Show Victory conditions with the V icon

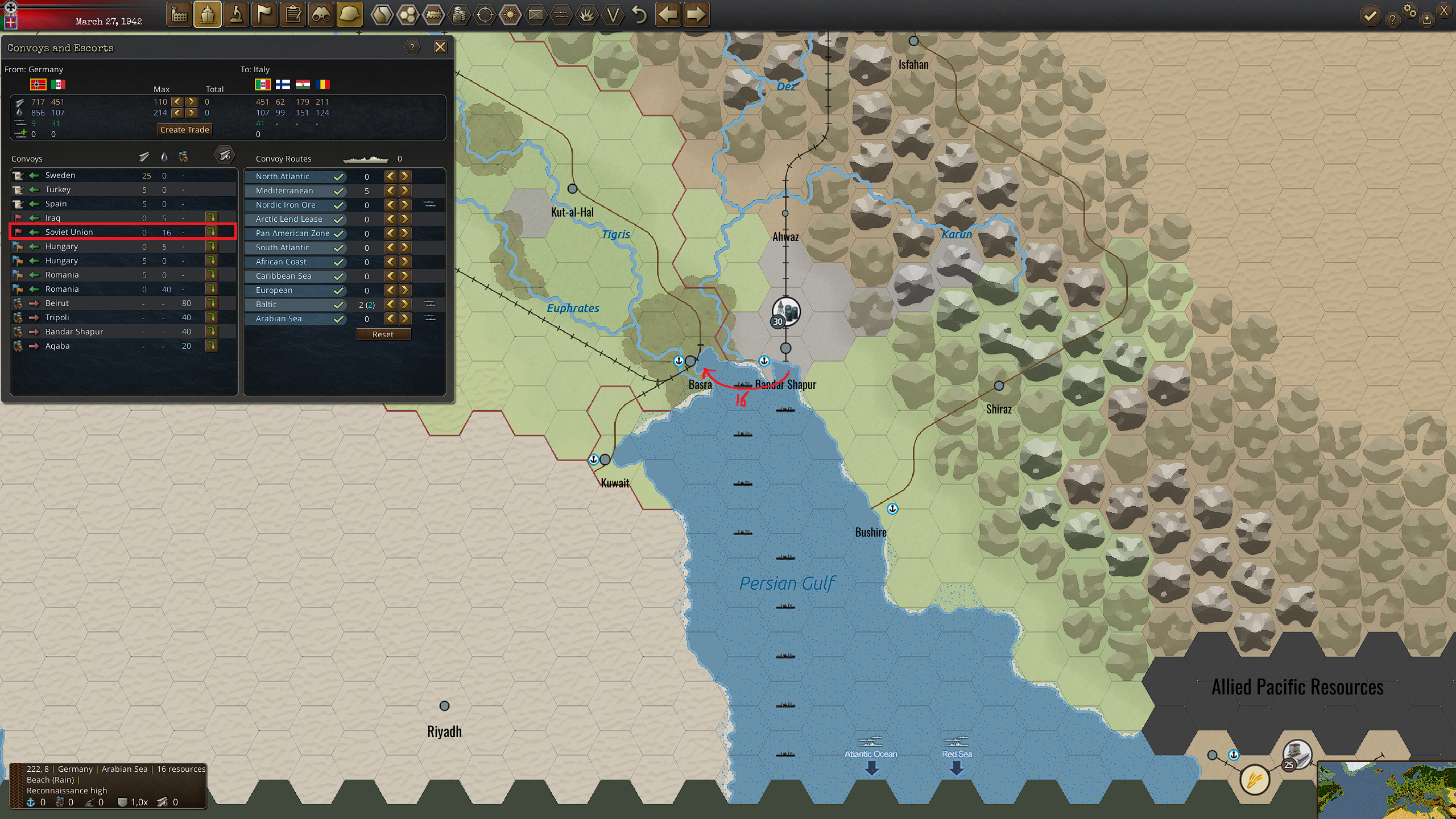(x=613, y=15)
